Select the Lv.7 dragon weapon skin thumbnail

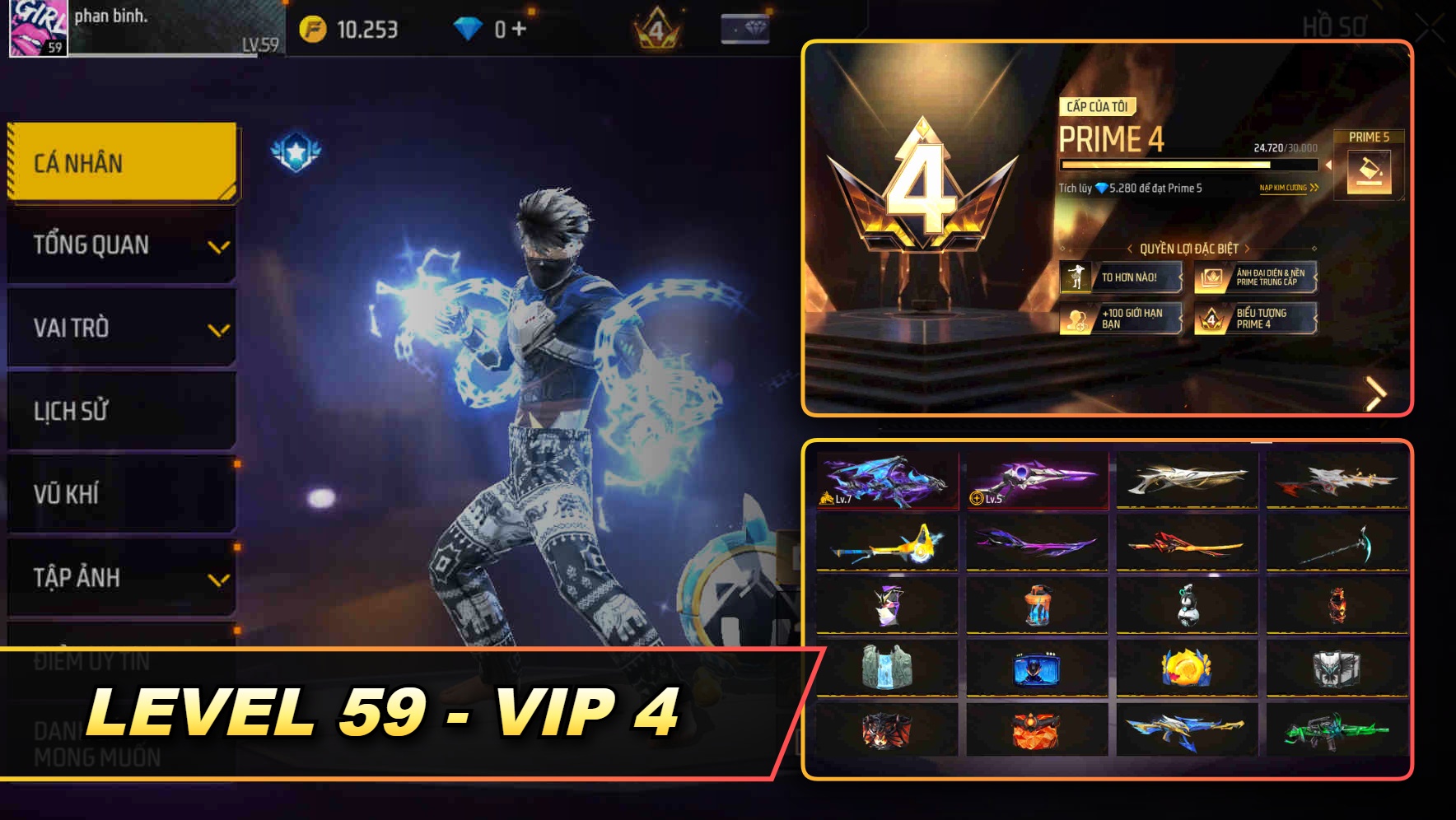(888, 480)
